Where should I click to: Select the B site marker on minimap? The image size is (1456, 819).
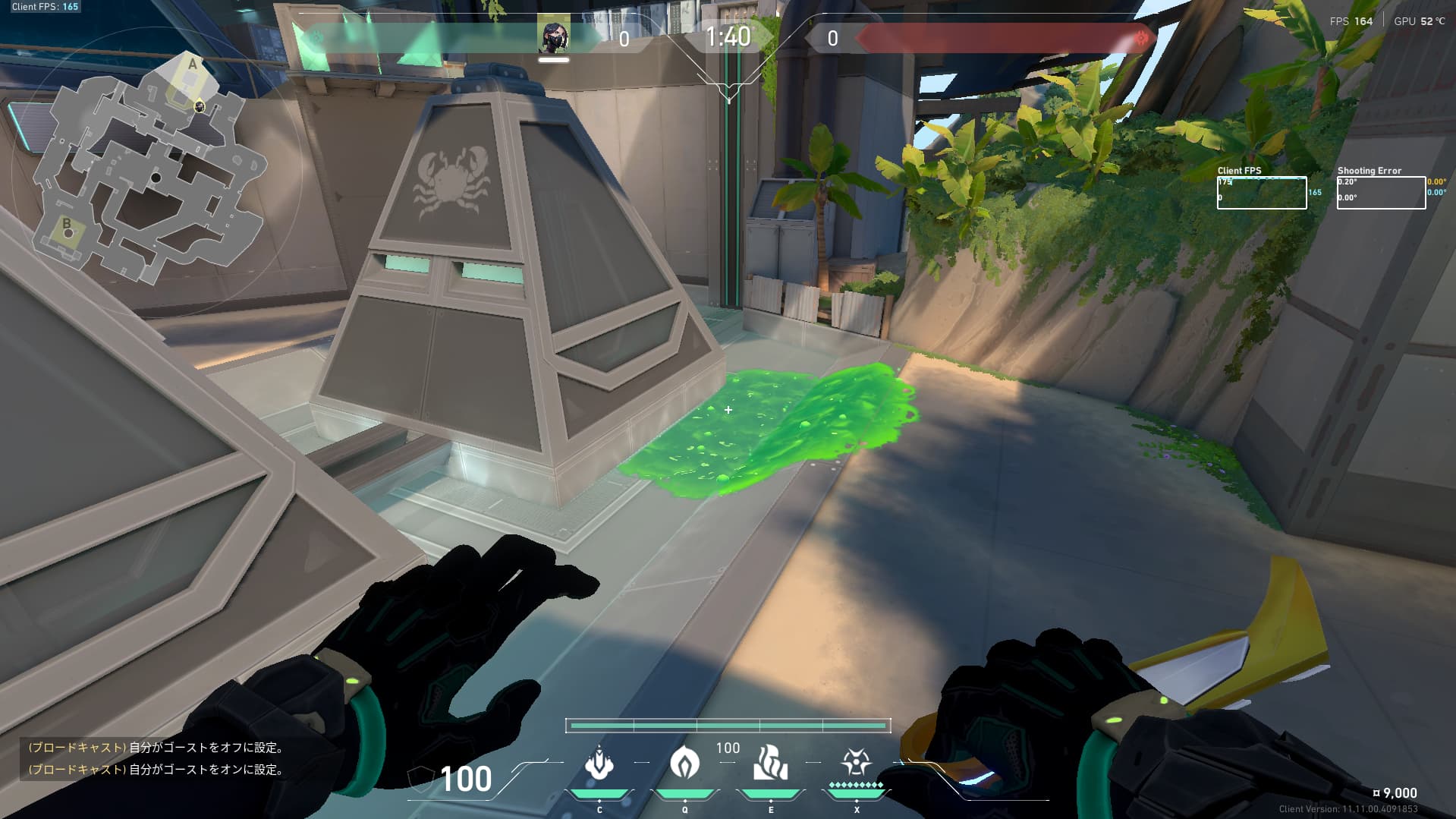[x=67, y=224]
